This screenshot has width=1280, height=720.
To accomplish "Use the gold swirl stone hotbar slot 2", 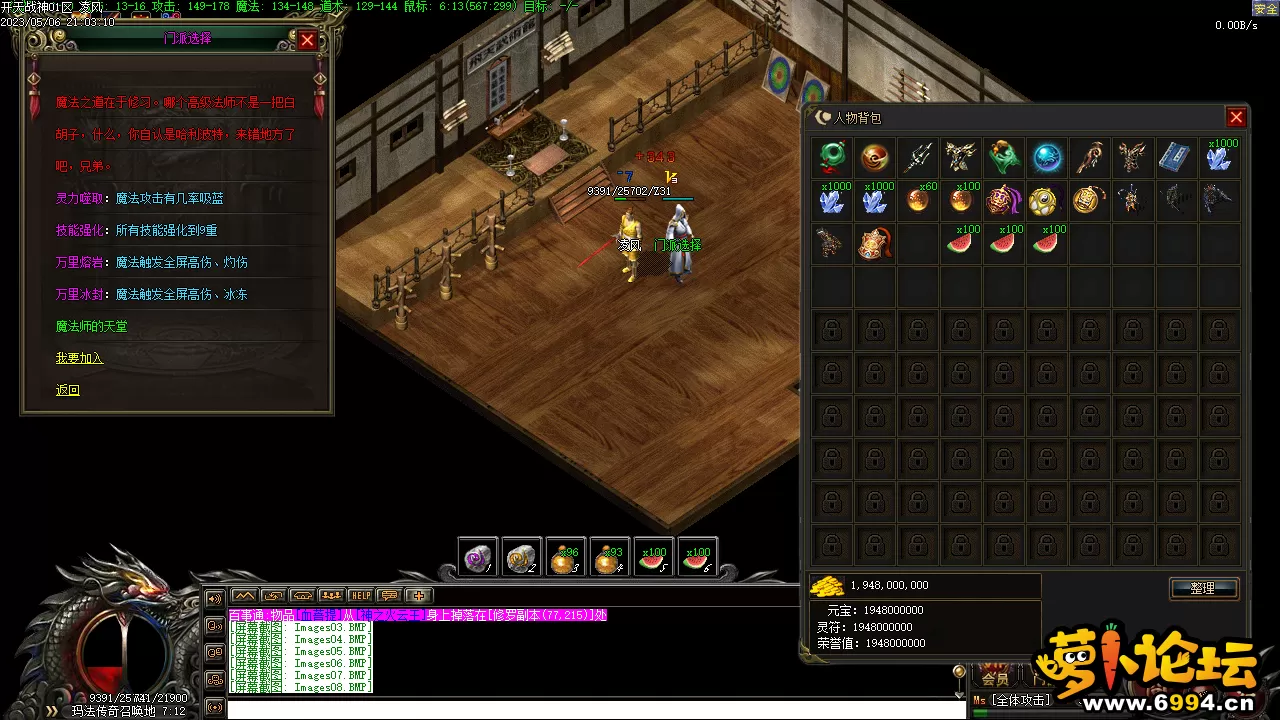I will coord(521,558).
